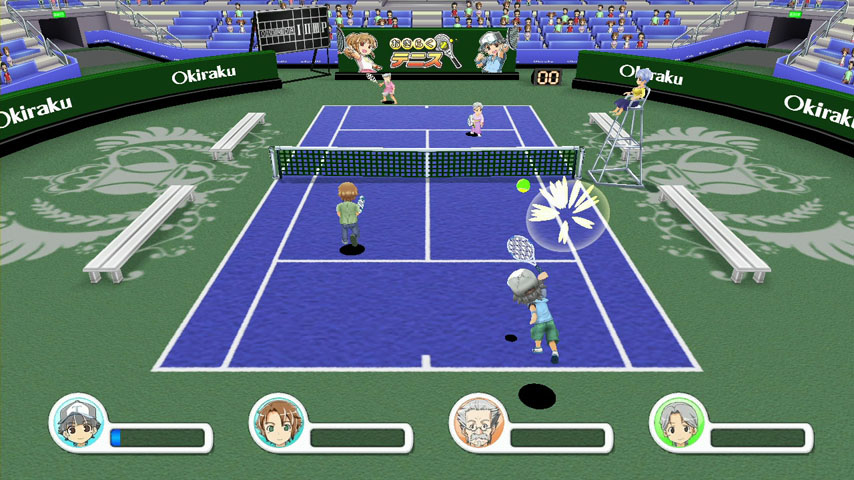854x480 pixels.
Task: Click the brown-haired boy player portrait
Action: pos(277,420)
